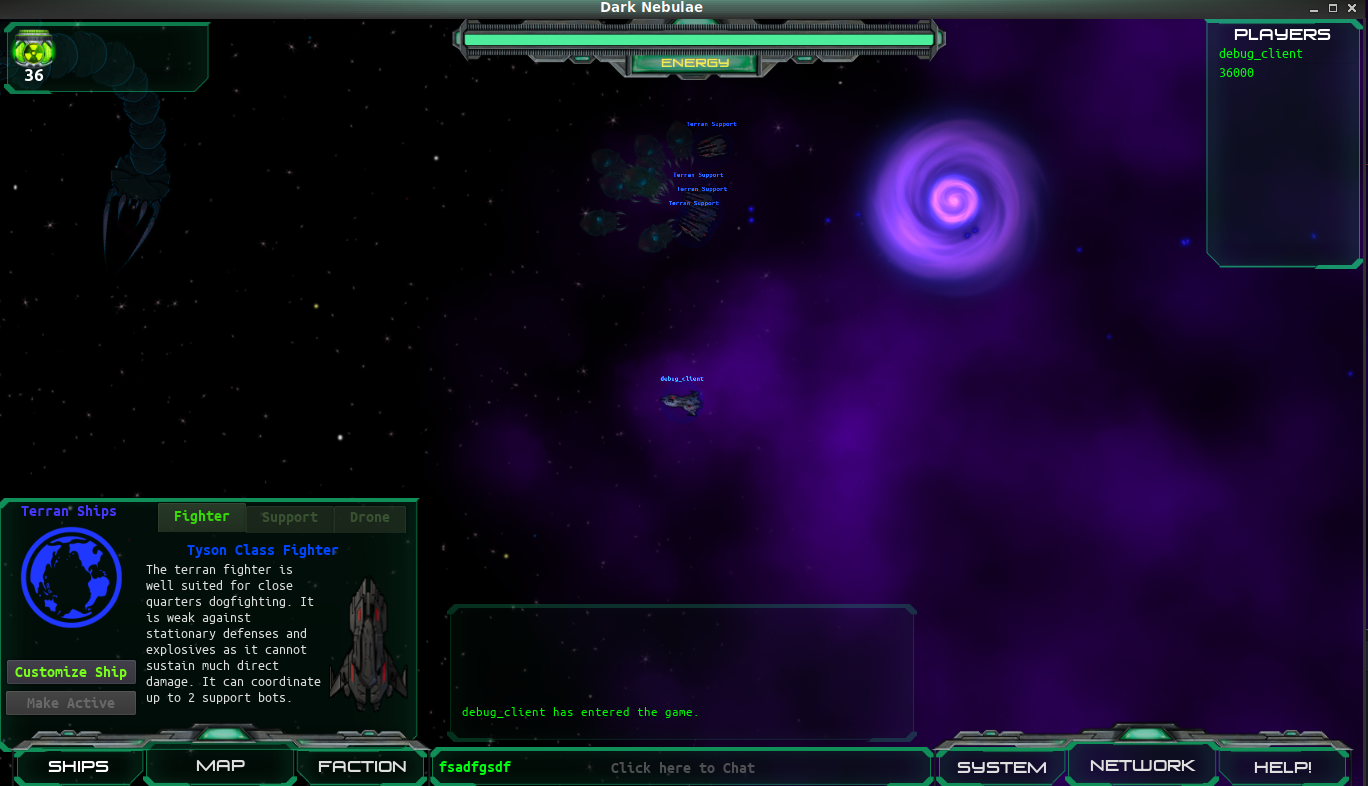The height and width of the screenshot is (786, 1368).
Task: Click the Tyson fighter ship preview image
Action: coord(369,640)
